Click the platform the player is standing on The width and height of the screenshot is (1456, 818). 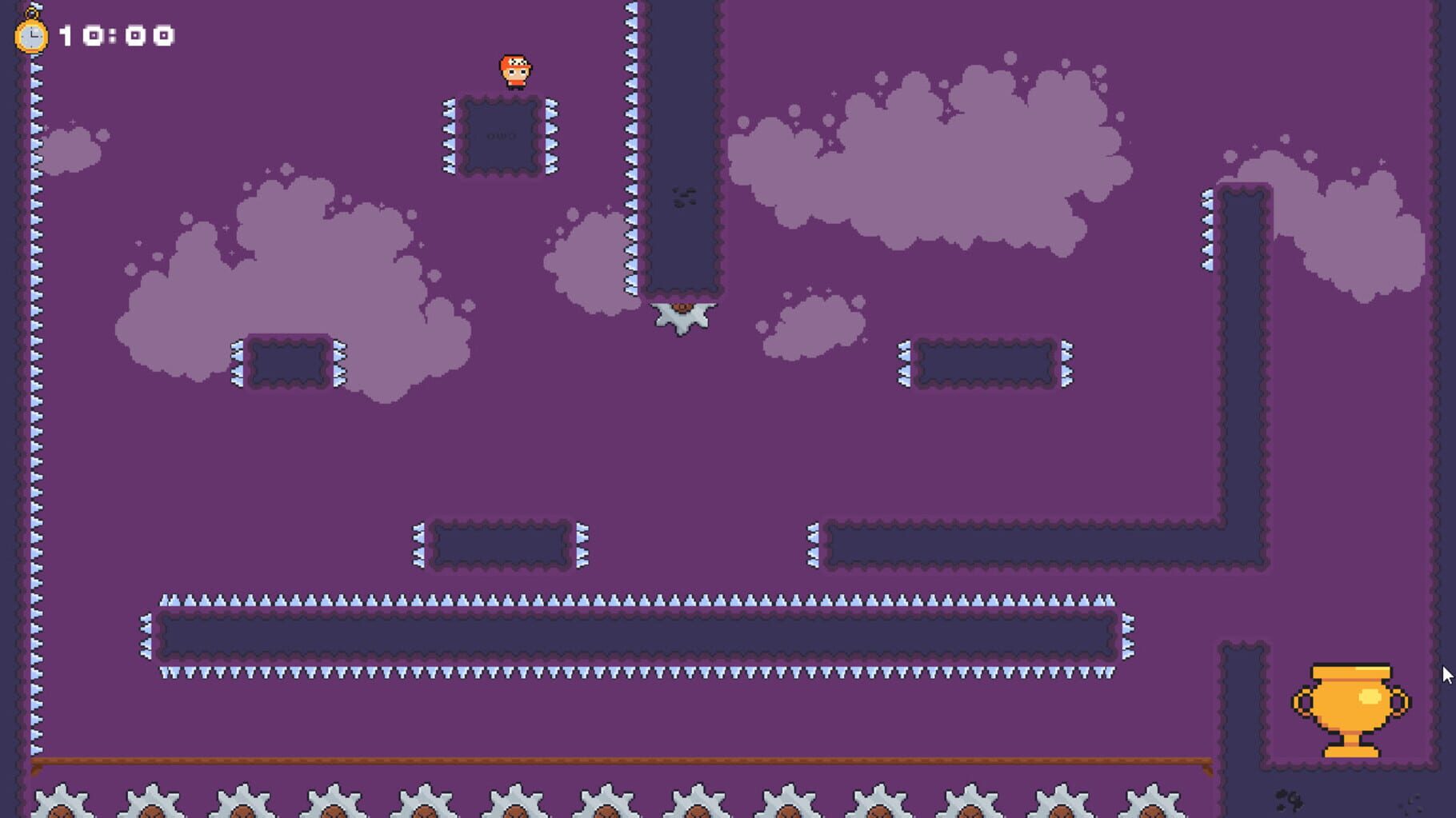(x=501, y=136)
